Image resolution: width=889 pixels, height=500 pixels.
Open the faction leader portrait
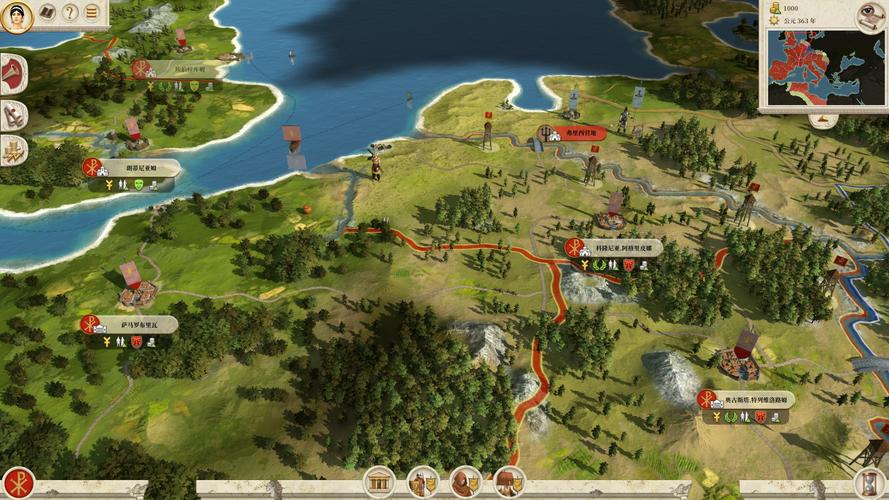(16, 15)
